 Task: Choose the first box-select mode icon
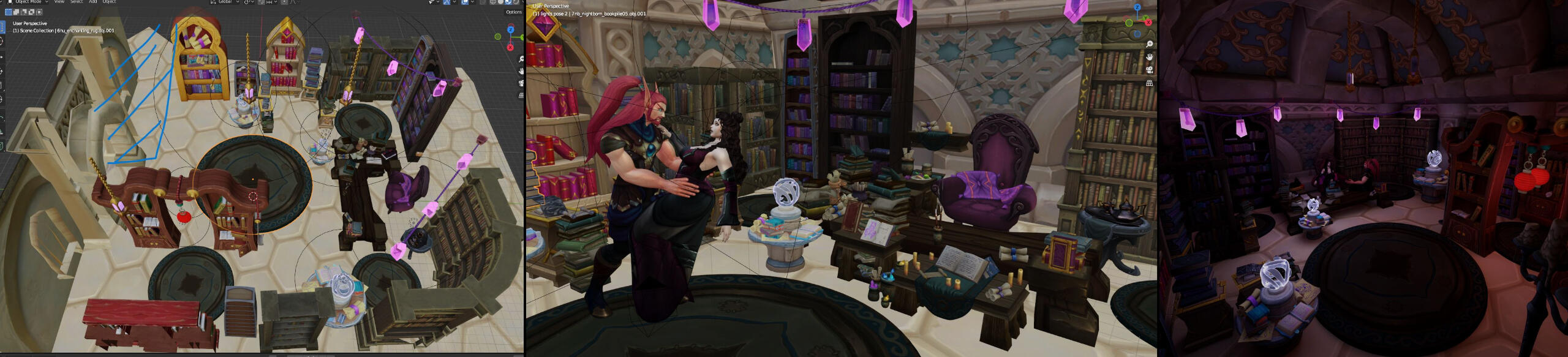pos(9,12)
